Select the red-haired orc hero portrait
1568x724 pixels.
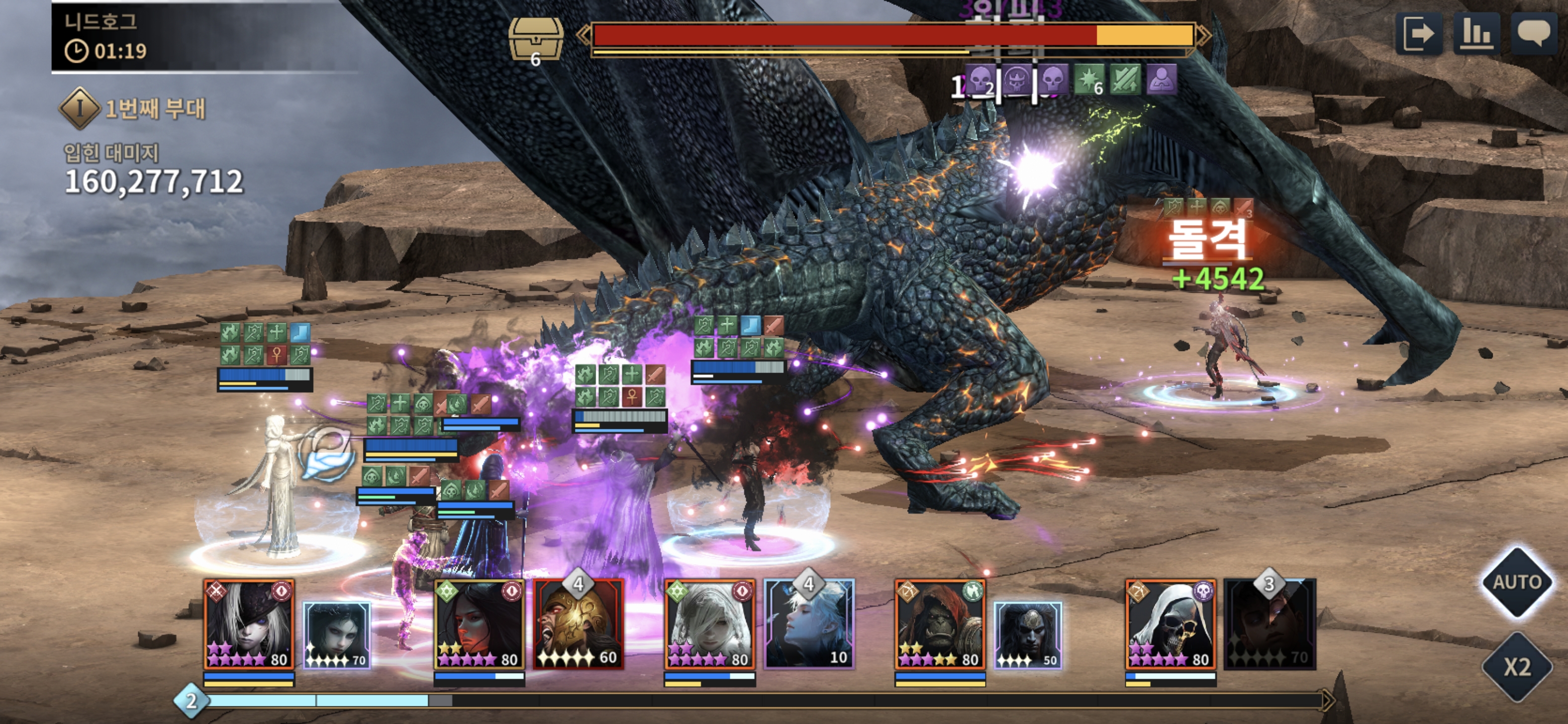pyautogui.click(x=940, y=625)
